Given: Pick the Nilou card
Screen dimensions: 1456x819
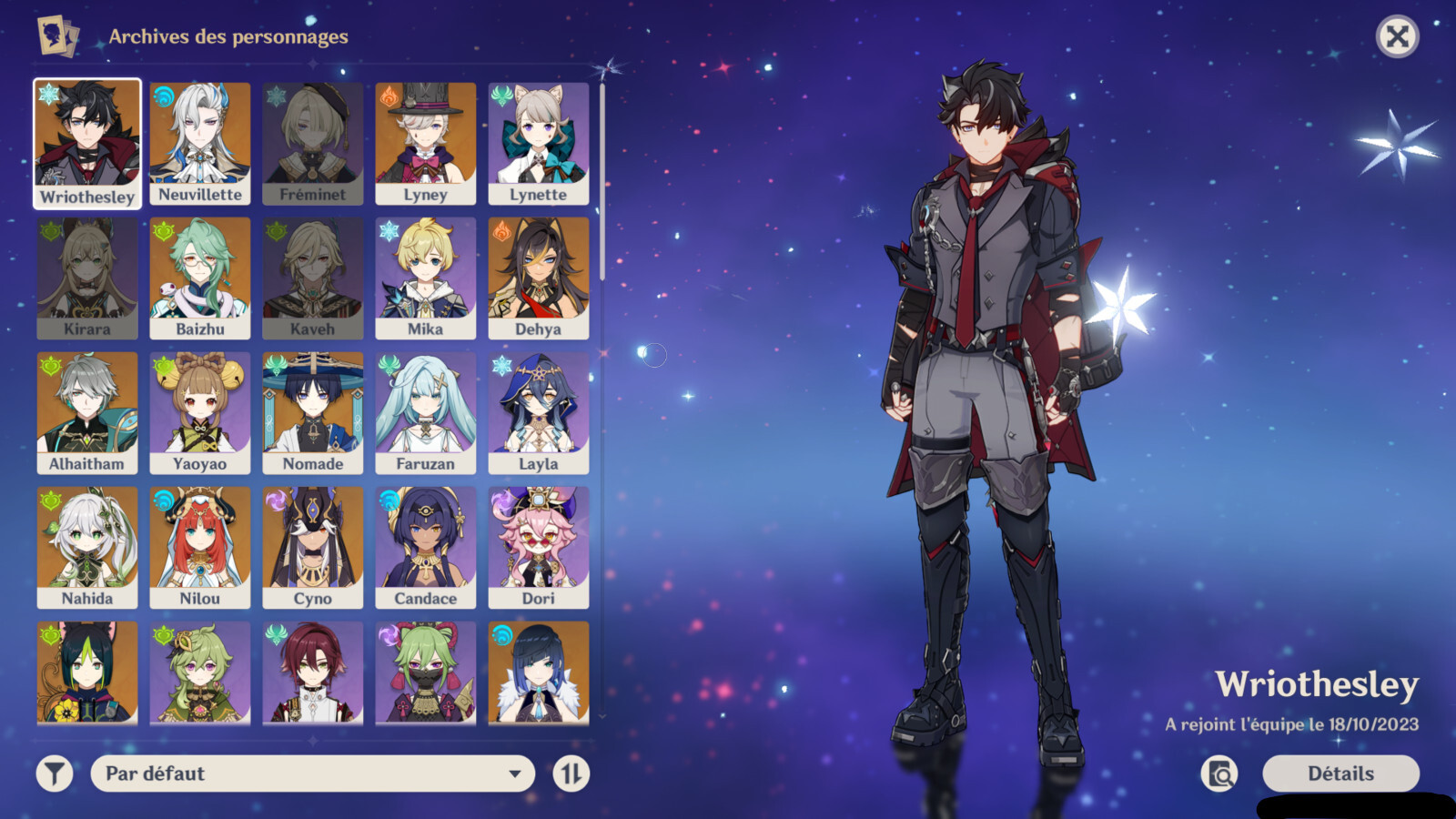Looking at the screenshot, I should (200, 547).
